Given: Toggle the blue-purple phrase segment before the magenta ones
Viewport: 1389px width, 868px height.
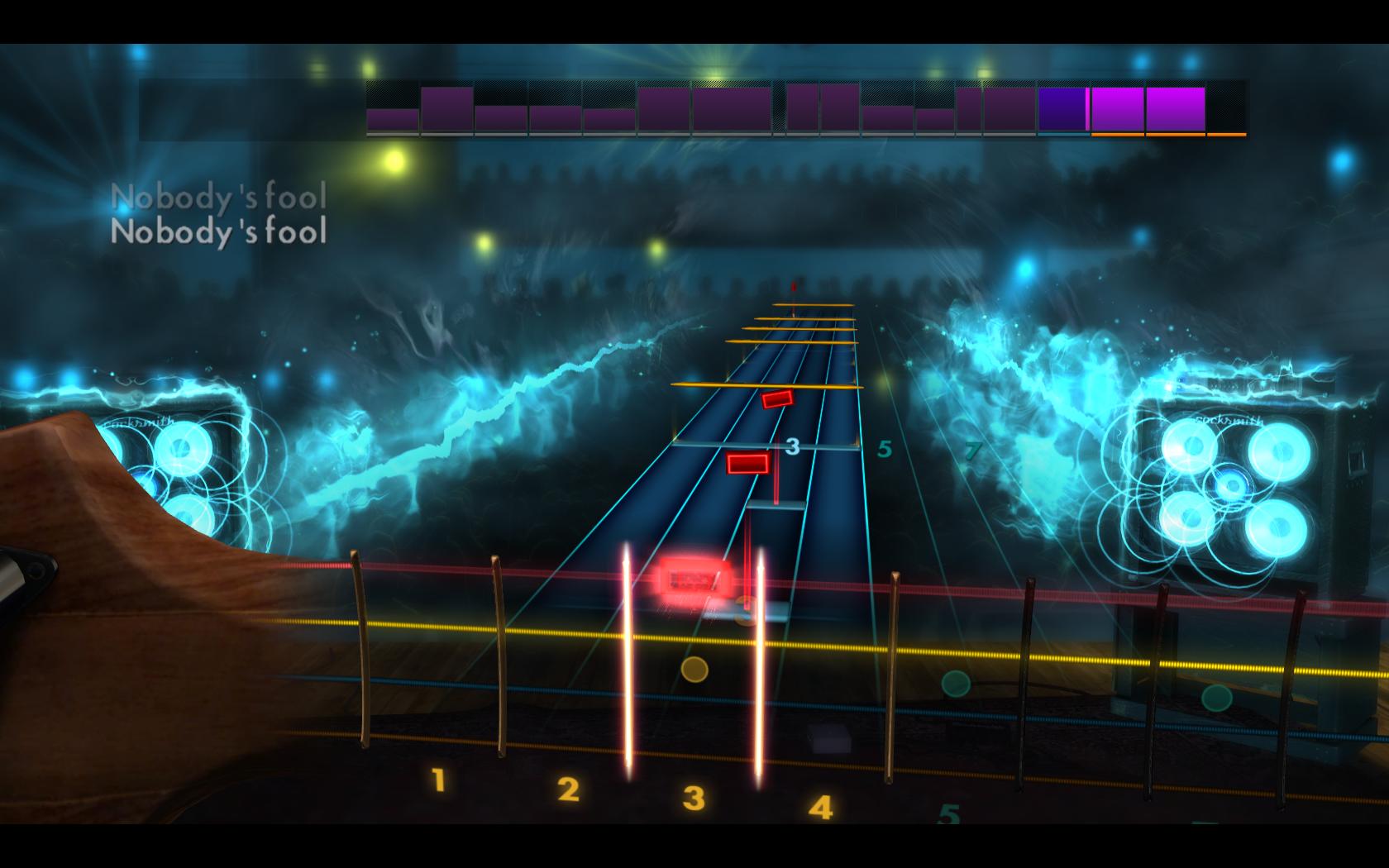Looking at the screenshot, I should point(1061,107).
